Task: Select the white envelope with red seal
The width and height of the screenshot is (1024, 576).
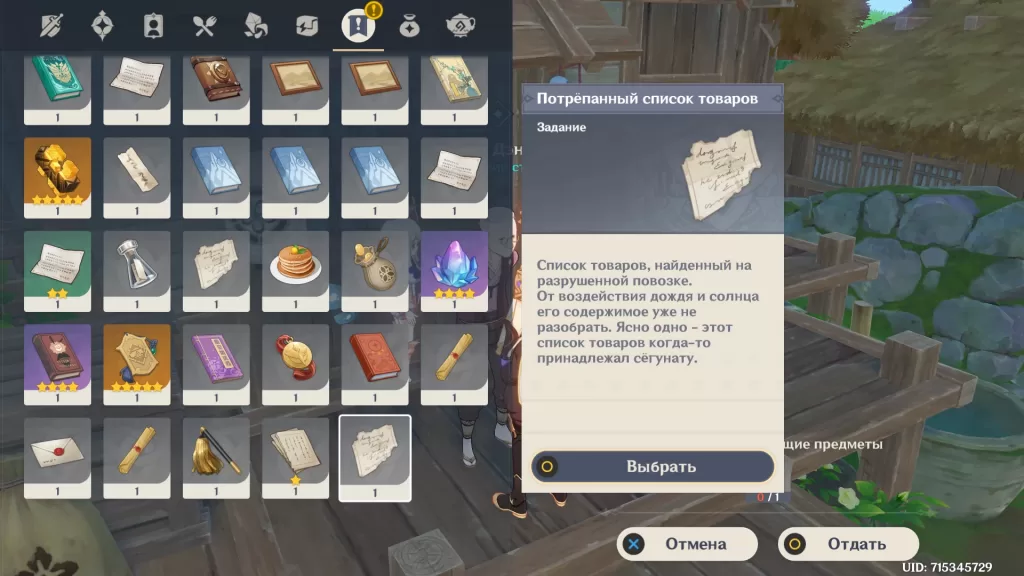Action: [x=57, y=451]
